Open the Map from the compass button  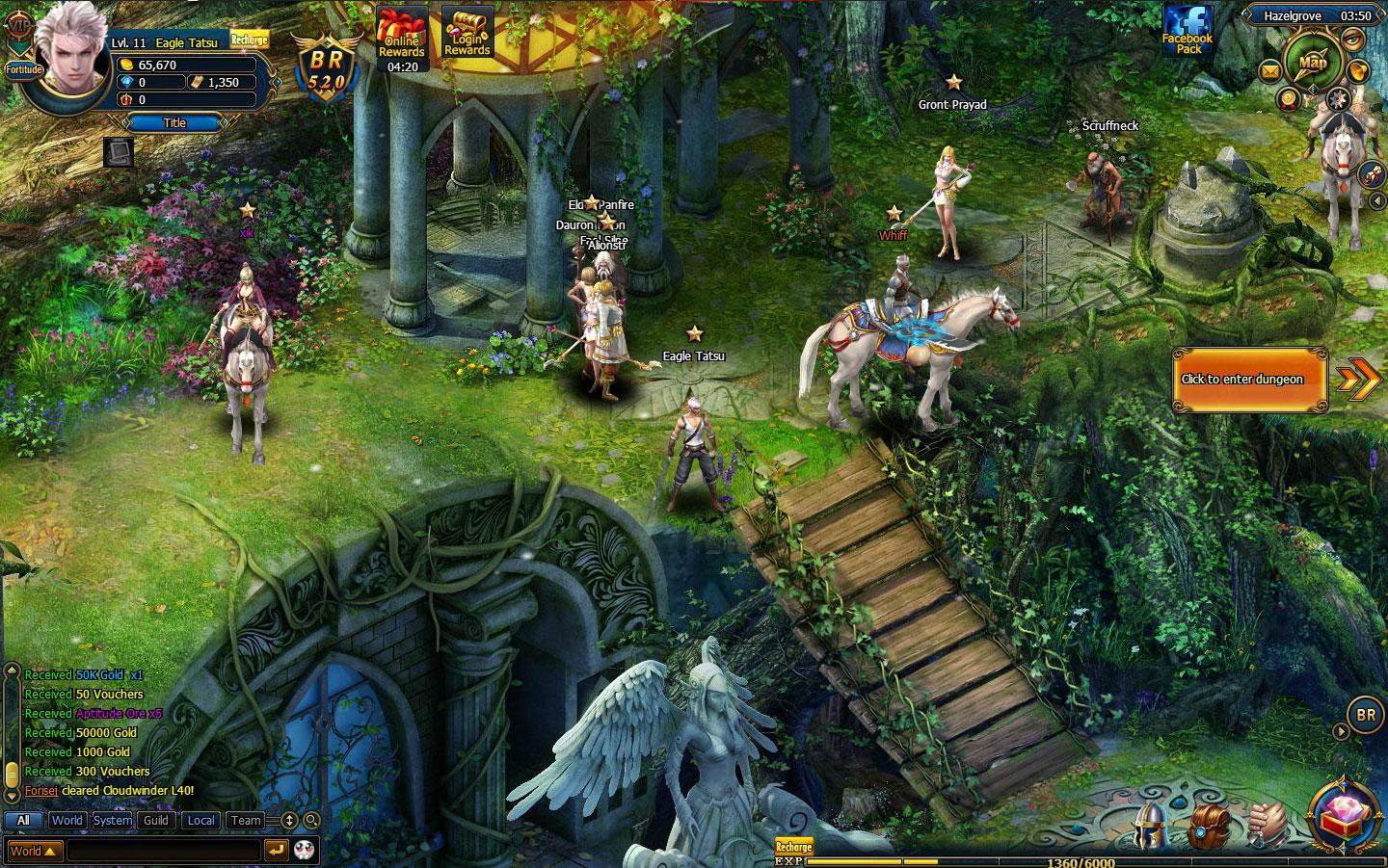coord(1313,61)
